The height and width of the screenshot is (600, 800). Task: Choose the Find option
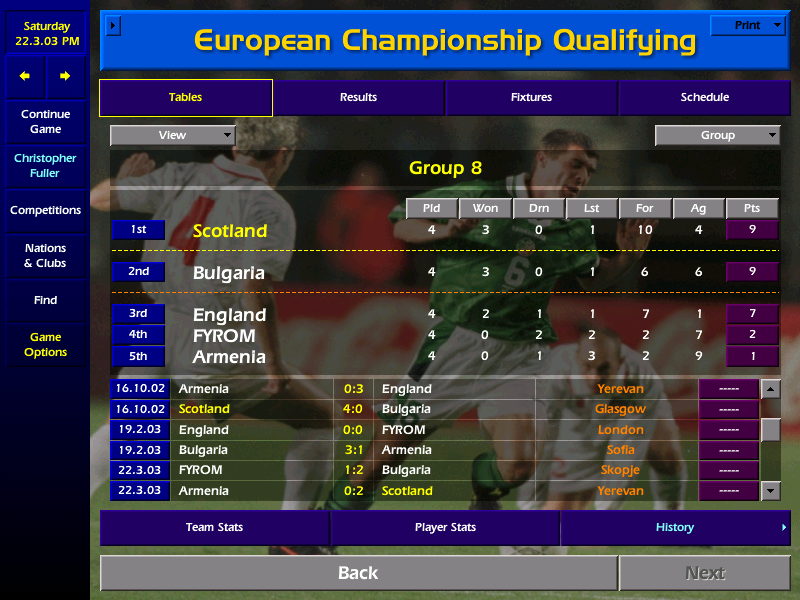point(45,300)
